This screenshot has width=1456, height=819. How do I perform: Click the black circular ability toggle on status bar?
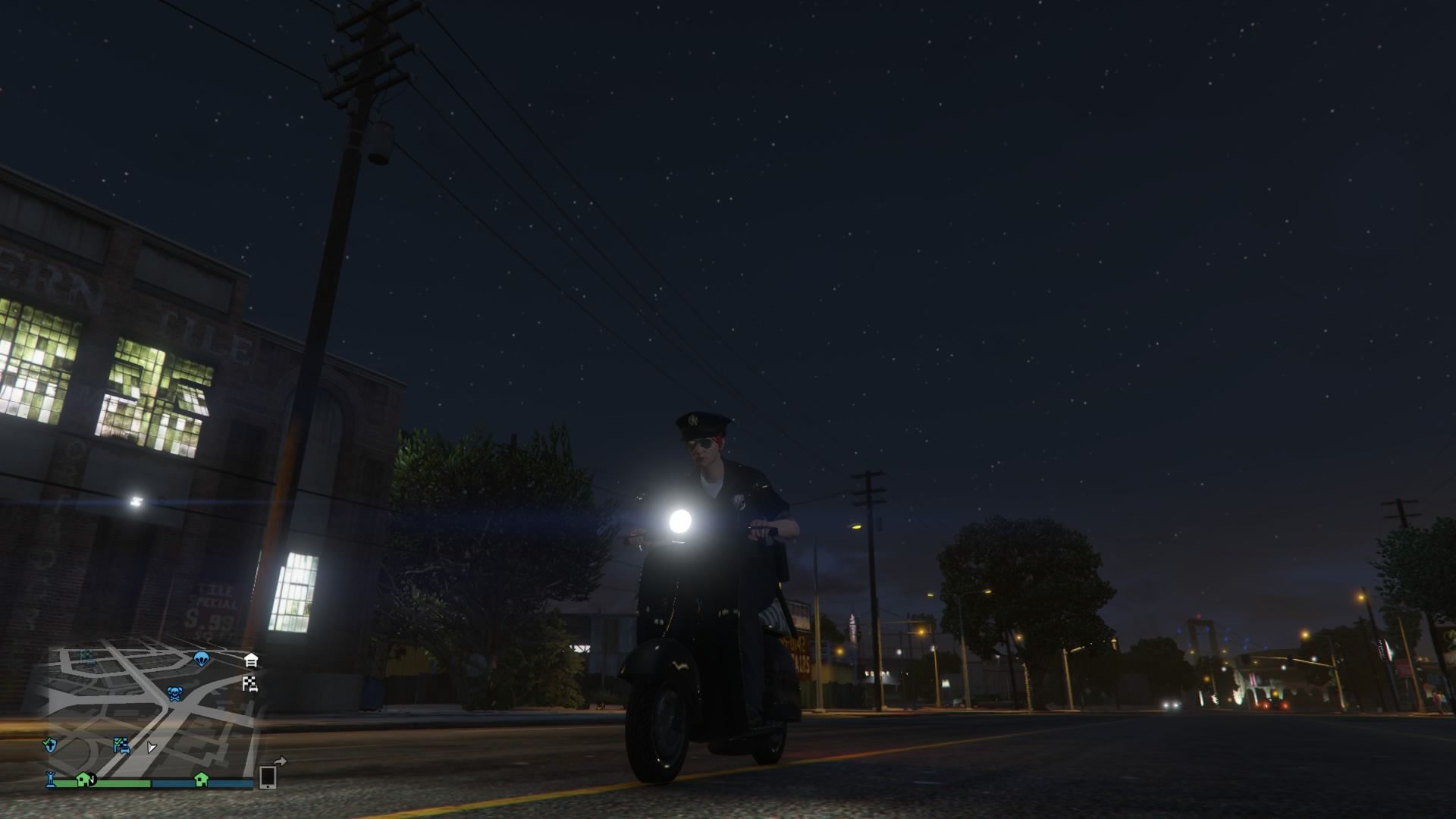click(x=93, y=779)
